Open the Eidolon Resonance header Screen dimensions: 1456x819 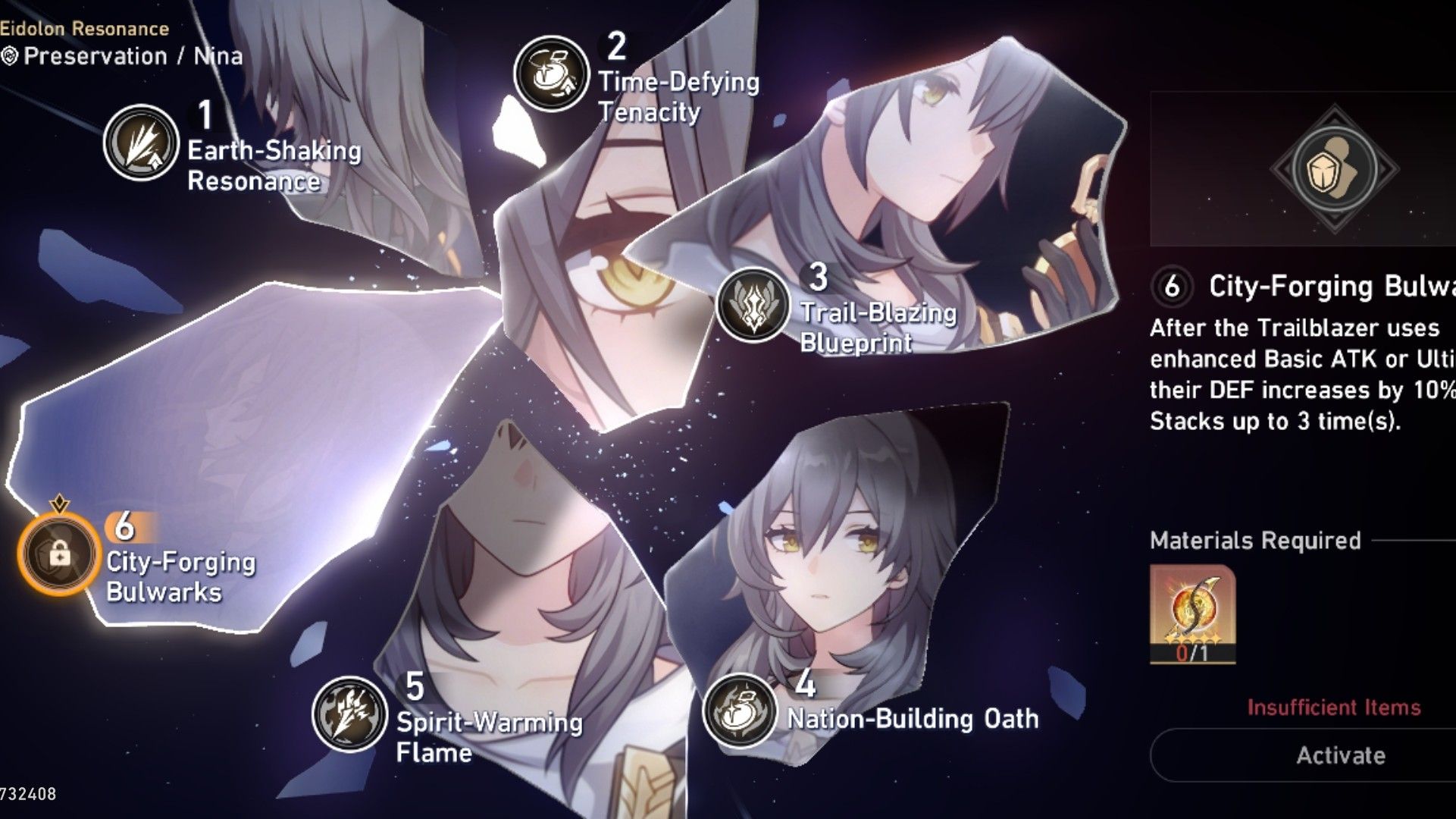pyautogui.click(x=83, y=28)
